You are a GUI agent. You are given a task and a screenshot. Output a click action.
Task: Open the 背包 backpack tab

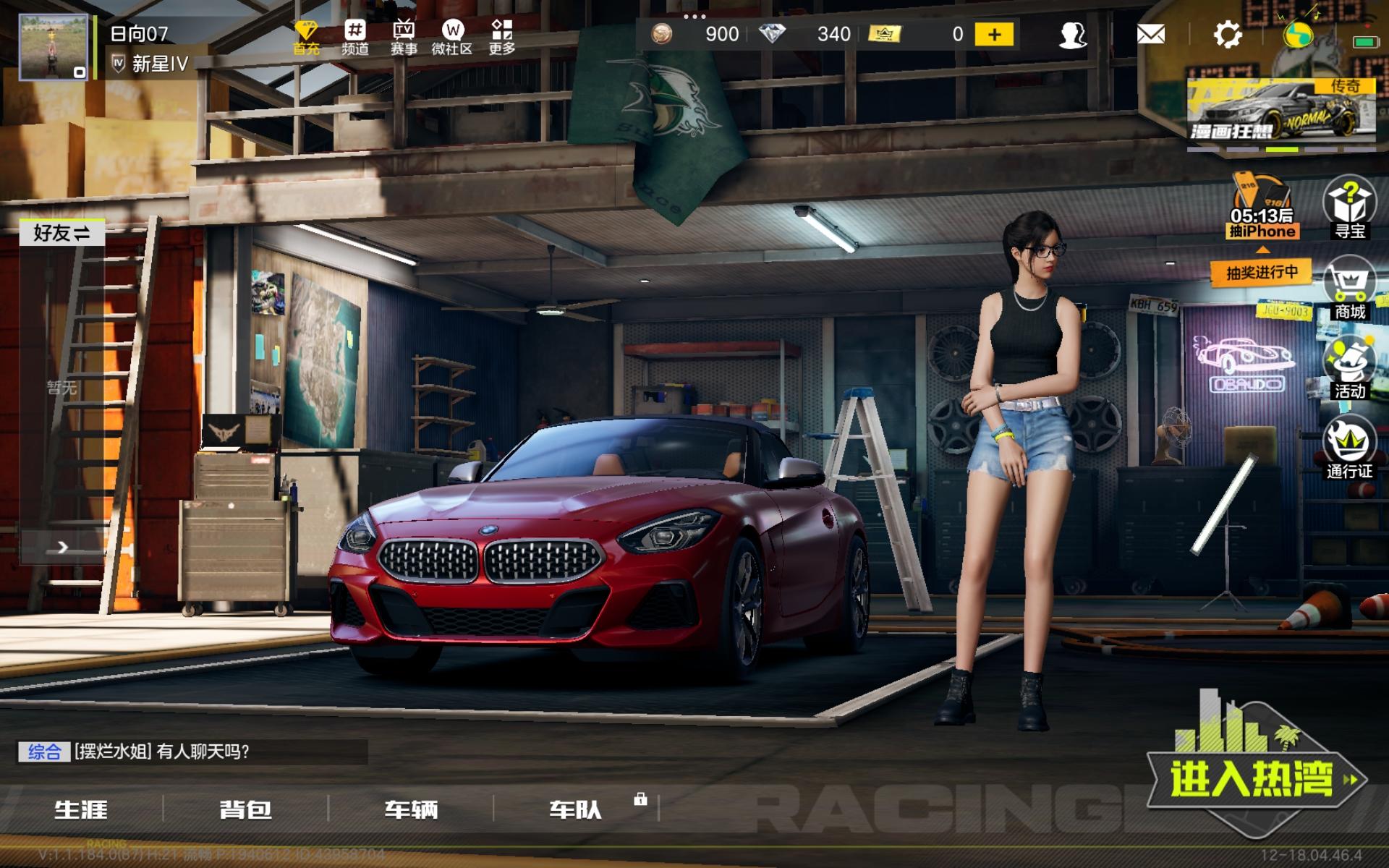[245, 809]
